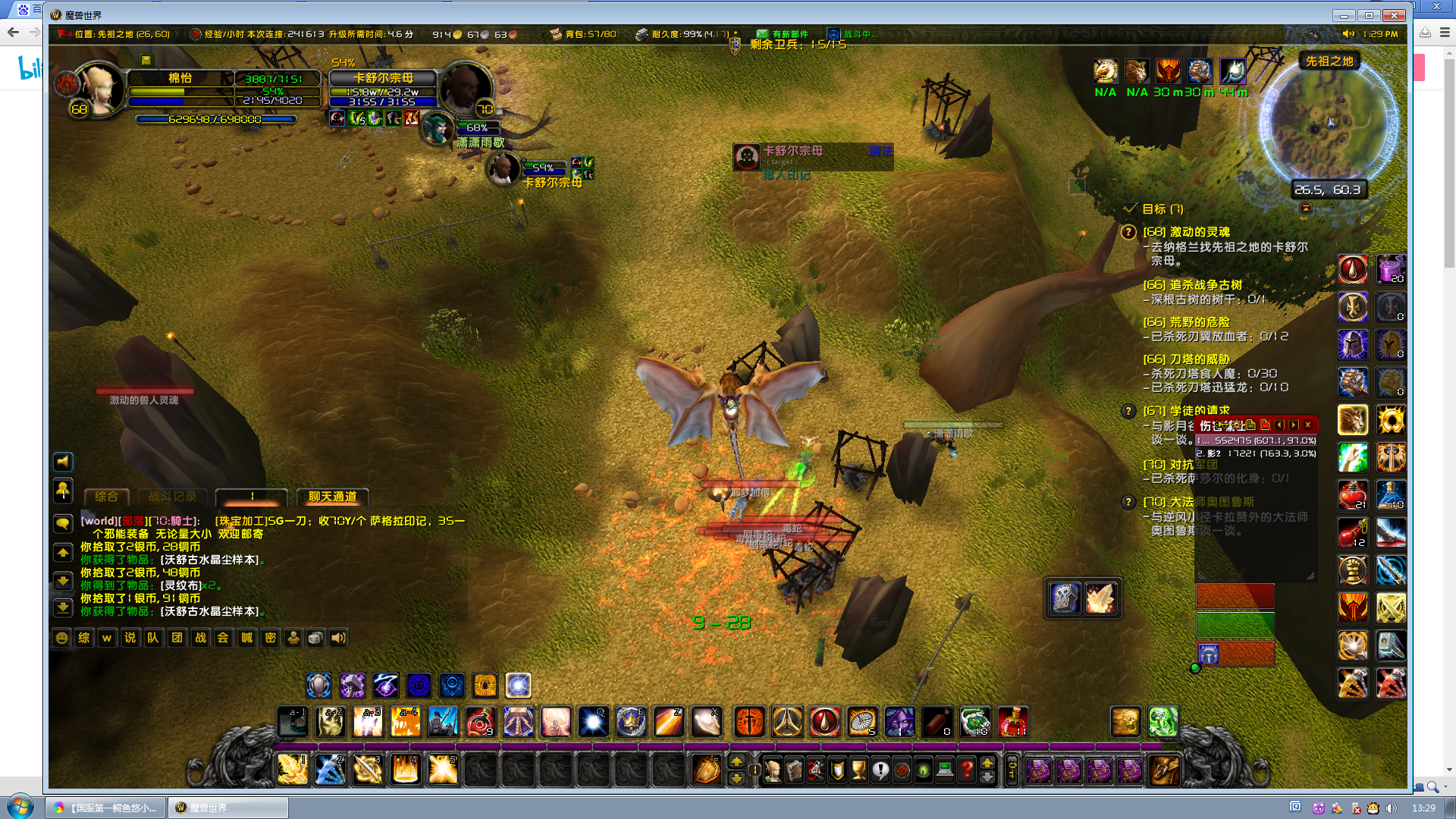Open the red question mark help button

[x=967, y=770]
